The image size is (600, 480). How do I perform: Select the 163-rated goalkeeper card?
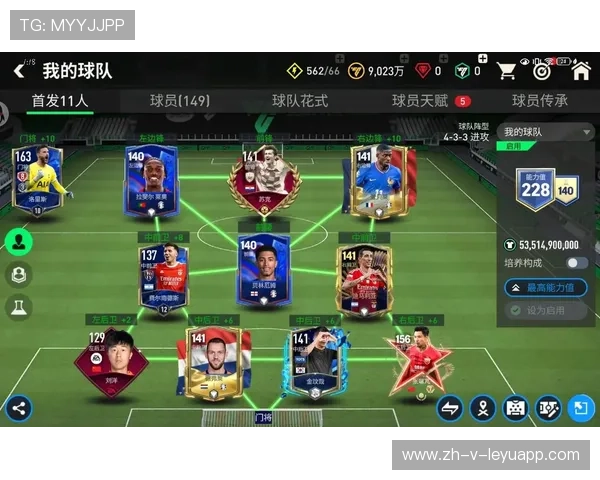click(x=37, y=178)
